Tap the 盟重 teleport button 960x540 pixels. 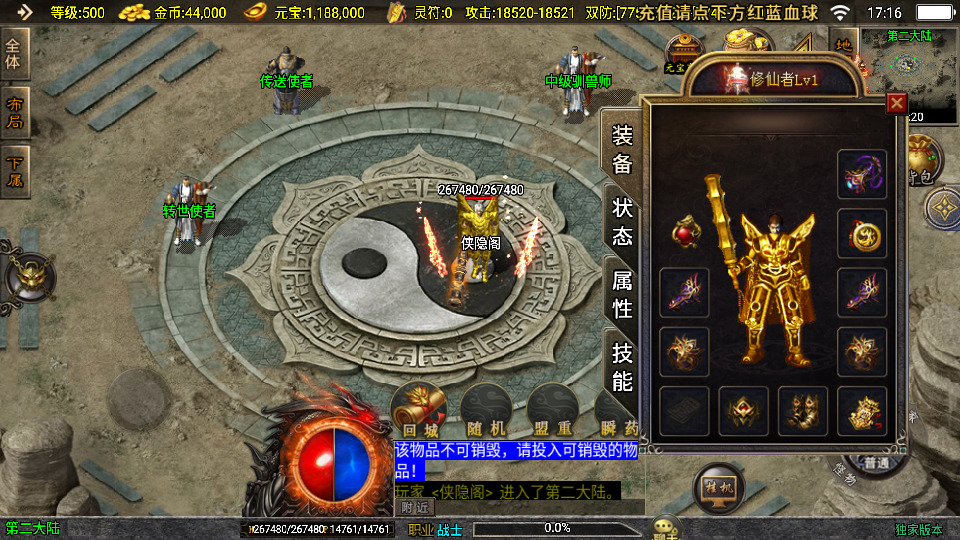[x=553, y=410]
